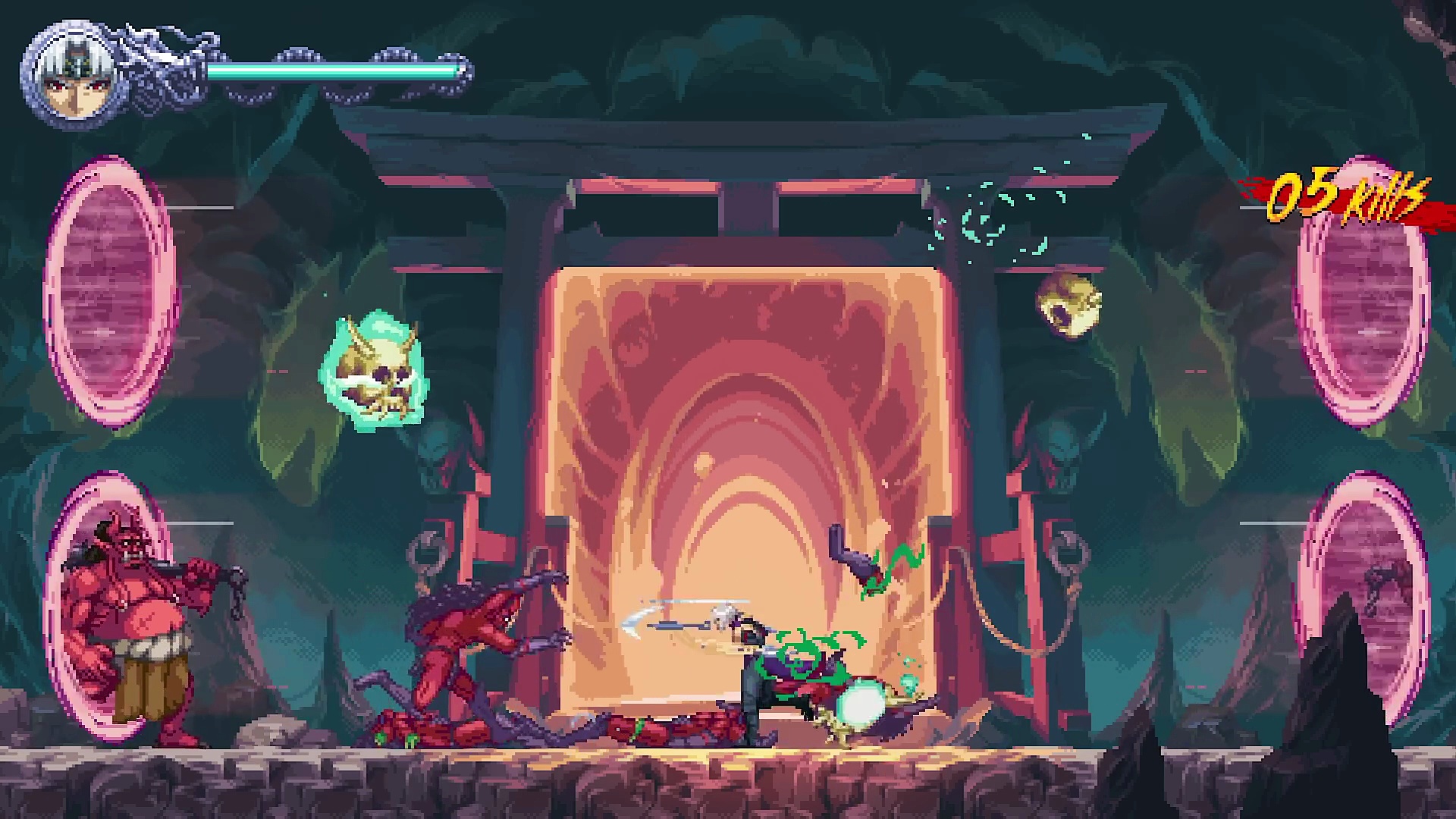Screen dimensions: 1456x819
Task: Click the demon face carving on the left pillar
Action: [438, 451]
